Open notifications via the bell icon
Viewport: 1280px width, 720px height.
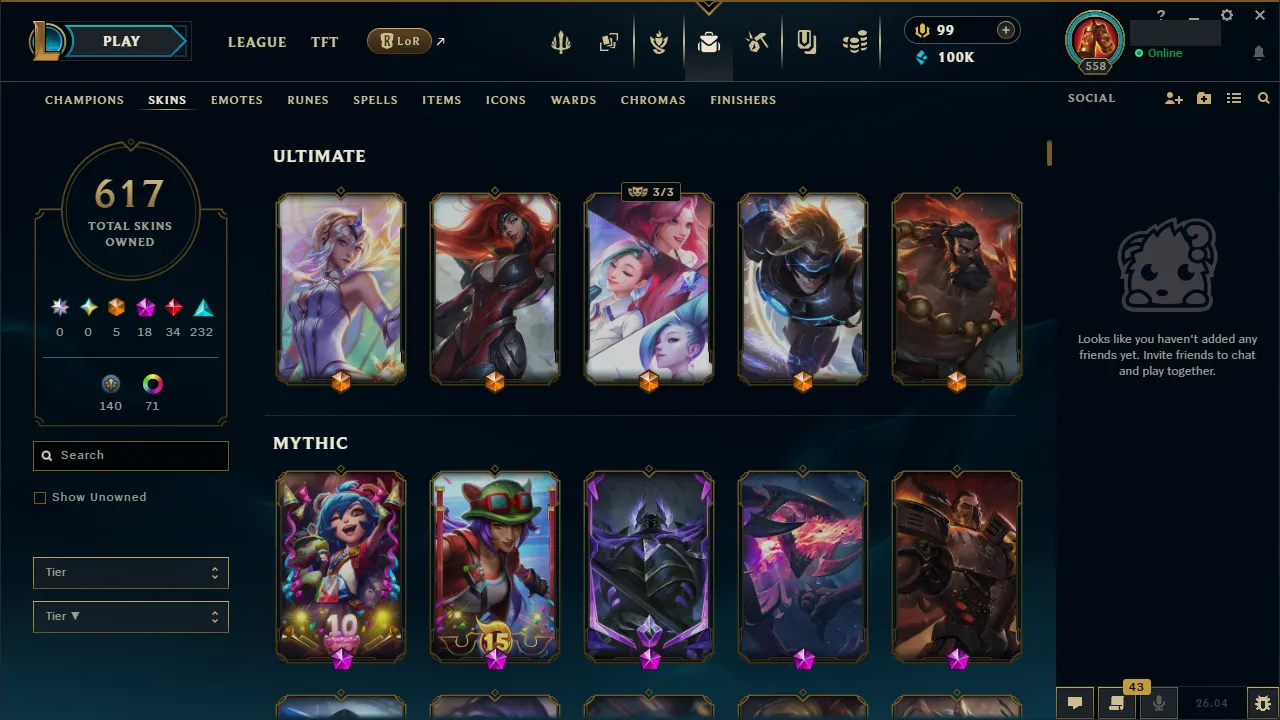coord(1258,53)
